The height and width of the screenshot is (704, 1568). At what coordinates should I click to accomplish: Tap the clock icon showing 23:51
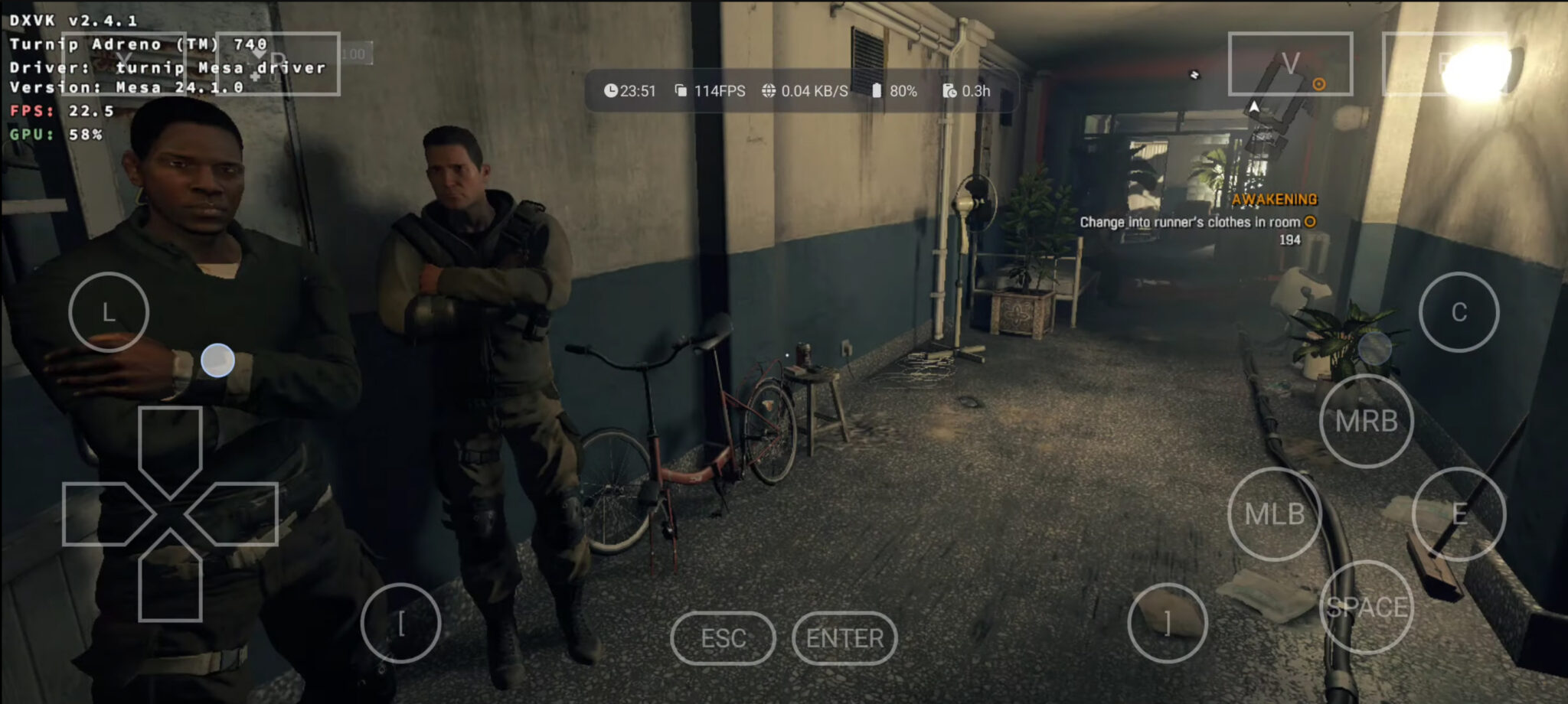click(612, 90)
